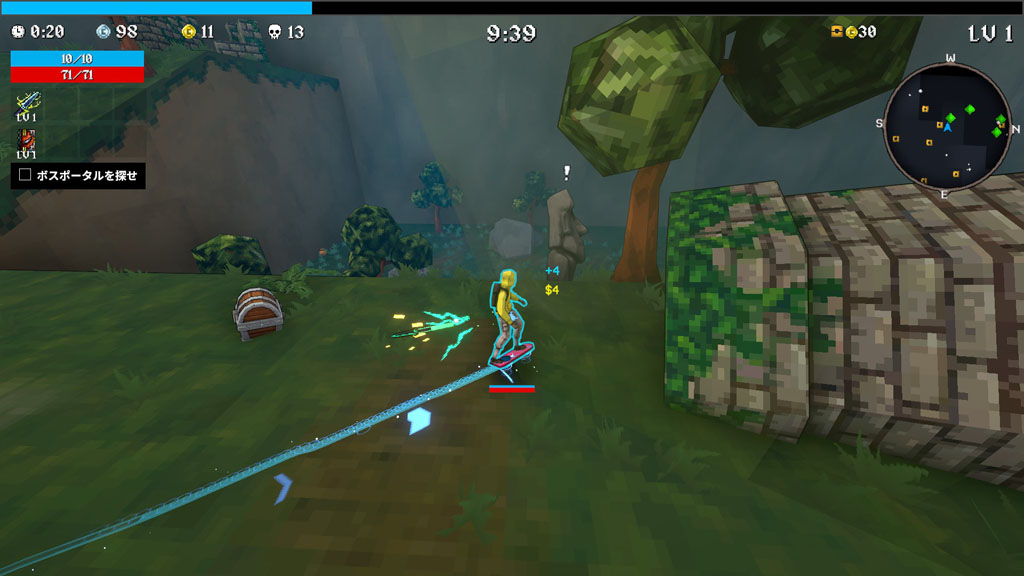Select the red tome item icon
The height and width of the screenshot is (576, 1024).
[27, 139]
